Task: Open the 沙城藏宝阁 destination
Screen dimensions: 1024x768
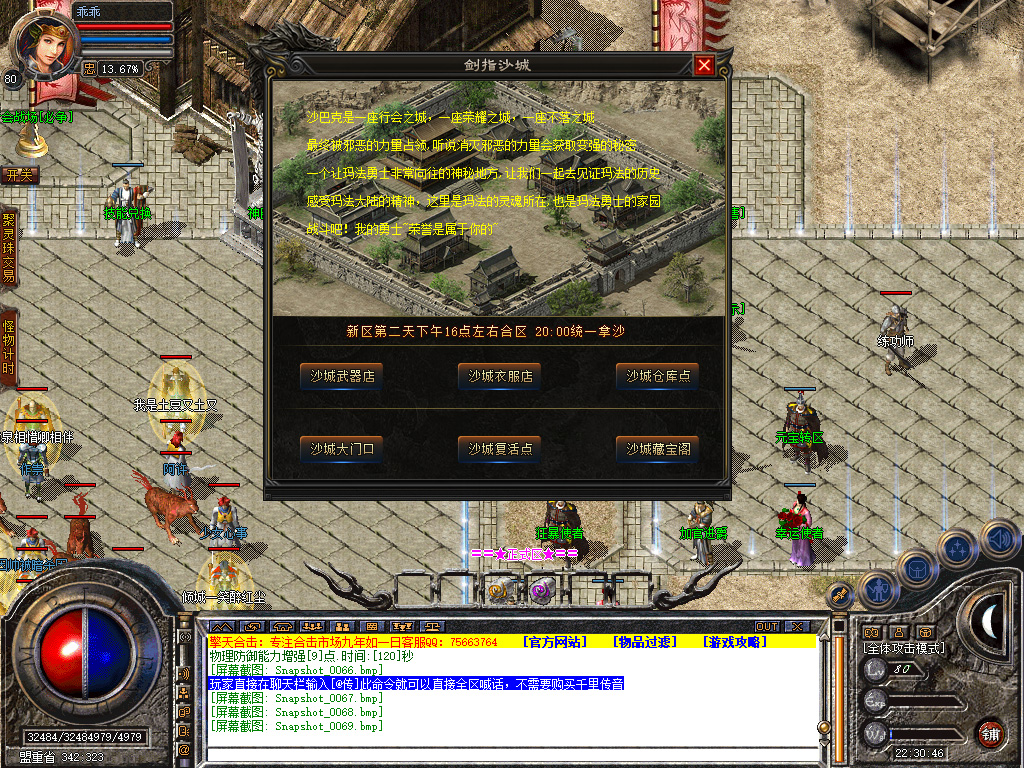Action: [657, 449]
